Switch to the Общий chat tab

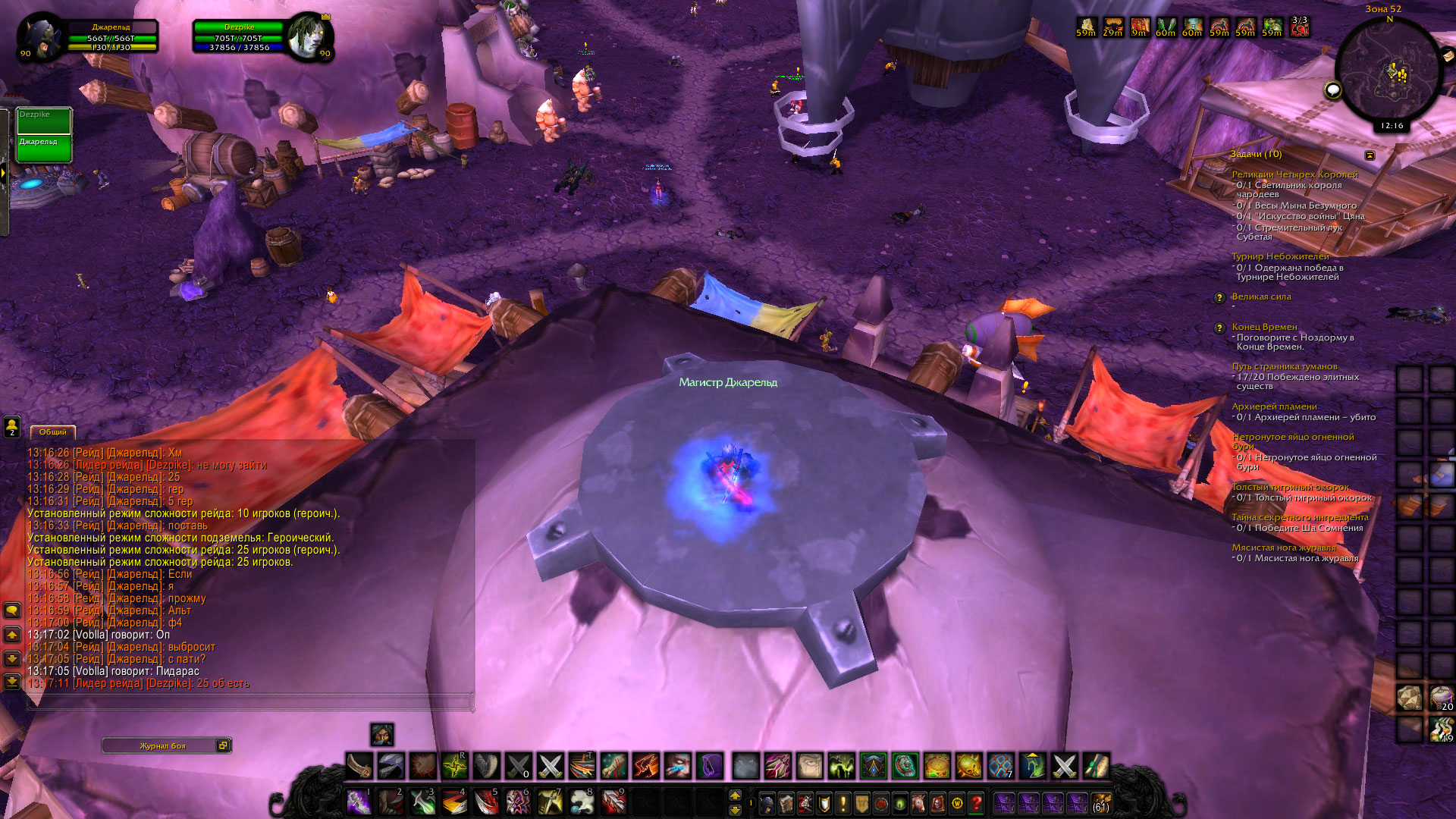53,432
